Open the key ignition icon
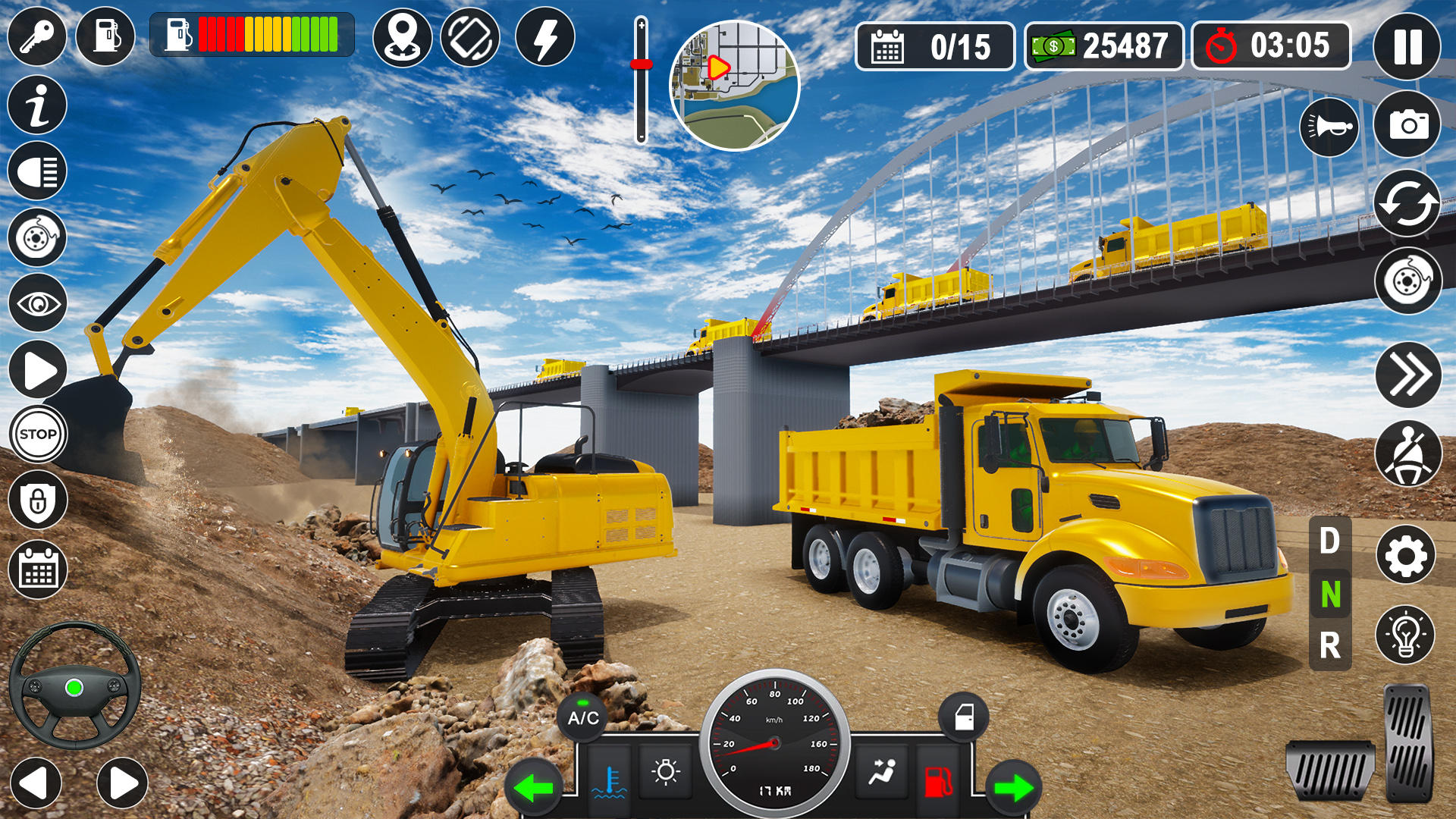This screenshot has width=1456, height=819. pos(36,34)
